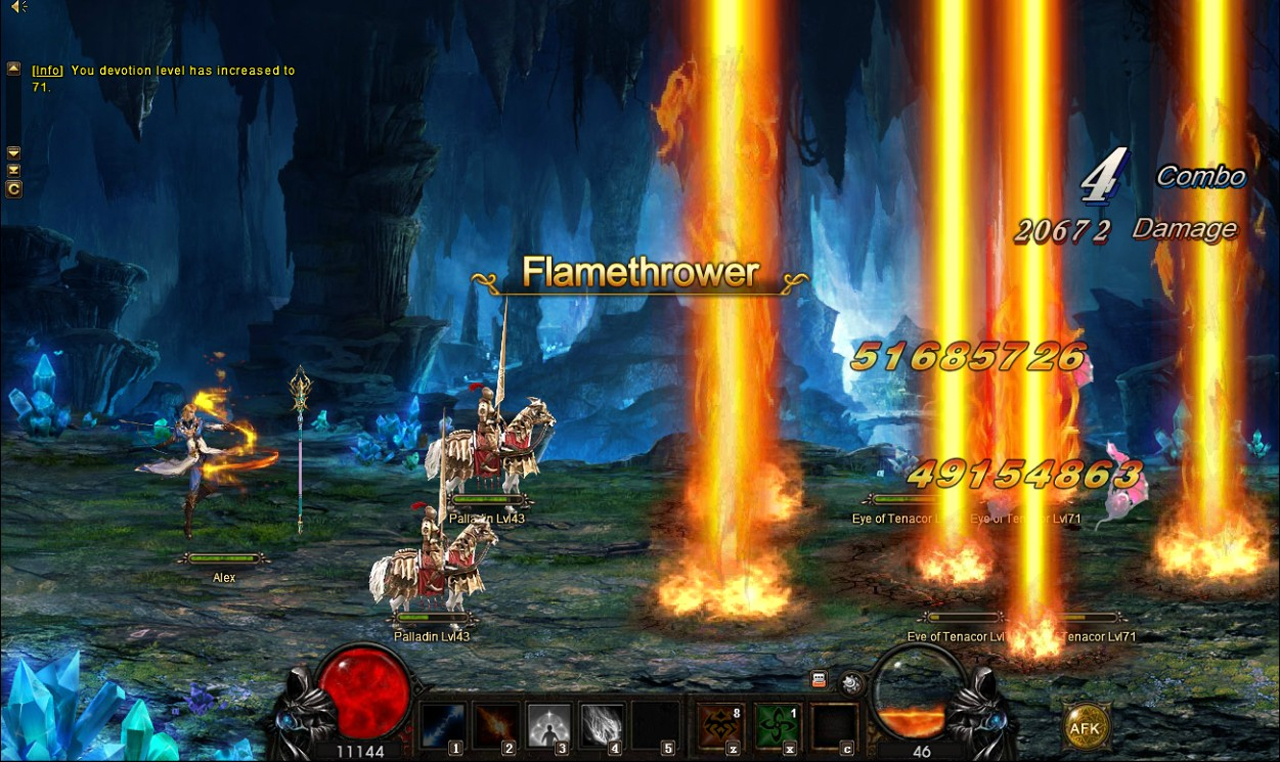Click the round gear icon beside rage orb
The width and height of the screenshot is (1280, 762).
click(851, 683)
